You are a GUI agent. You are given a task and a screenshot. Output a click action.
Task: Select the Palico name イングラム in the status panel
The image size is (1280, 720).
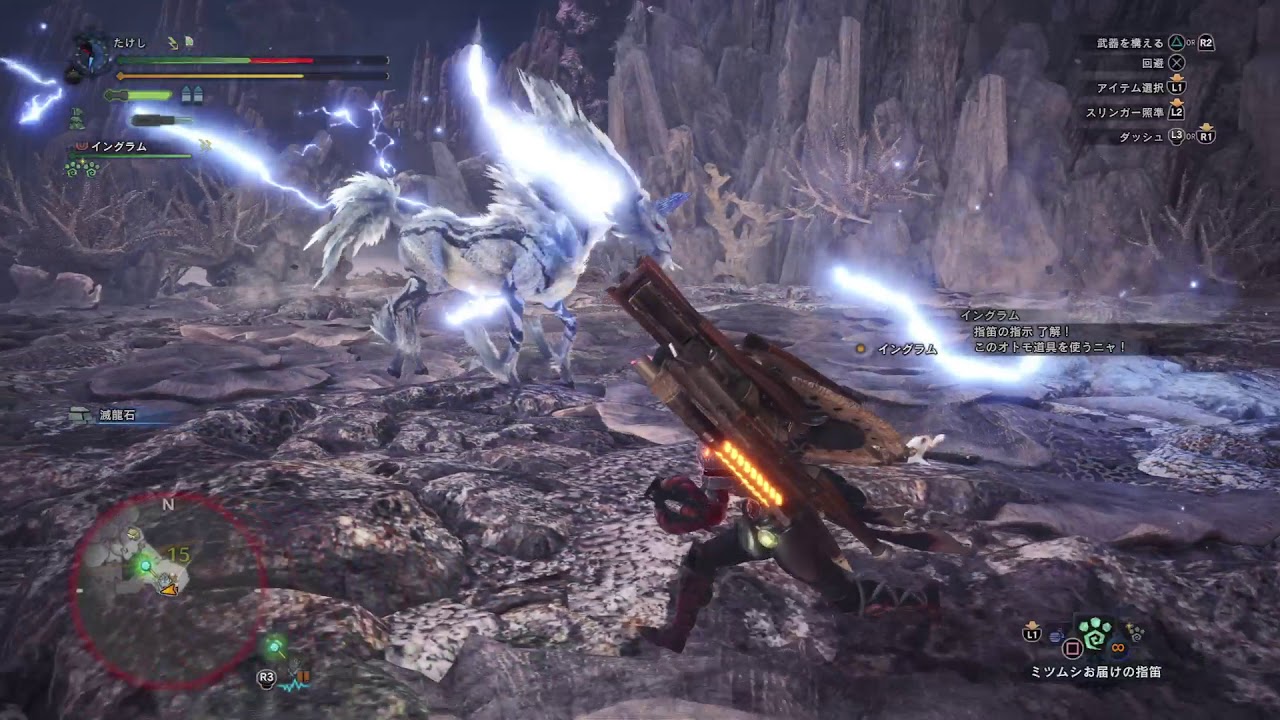point(119,146)
